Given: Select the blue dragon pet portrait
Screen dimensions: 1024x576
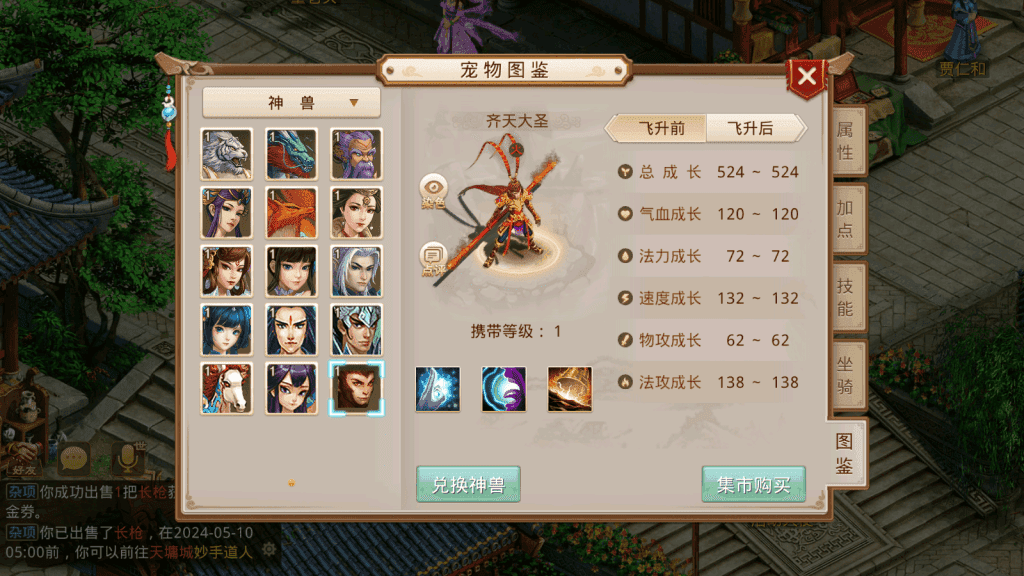Looking at the screenshot, I should tap(291, 154).
